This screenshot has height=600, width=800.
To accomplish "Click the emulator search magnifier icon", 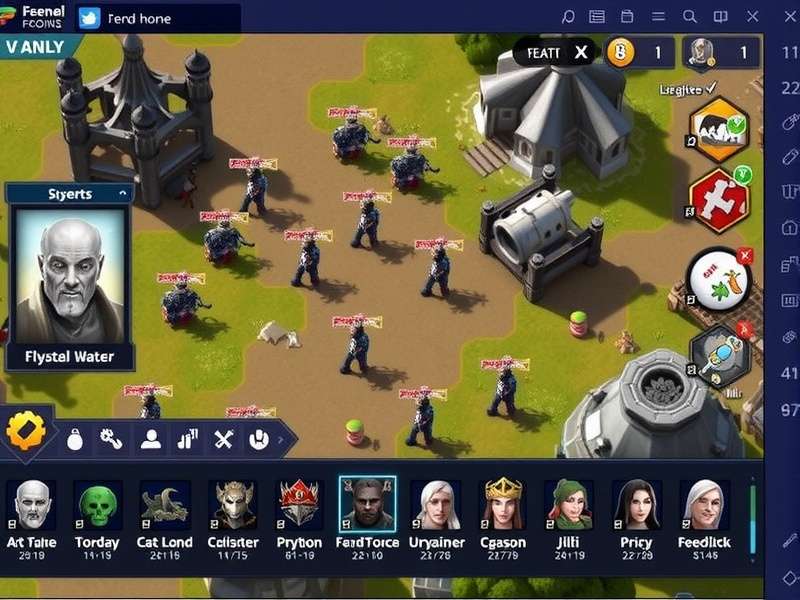I will (x=689, y=17).
